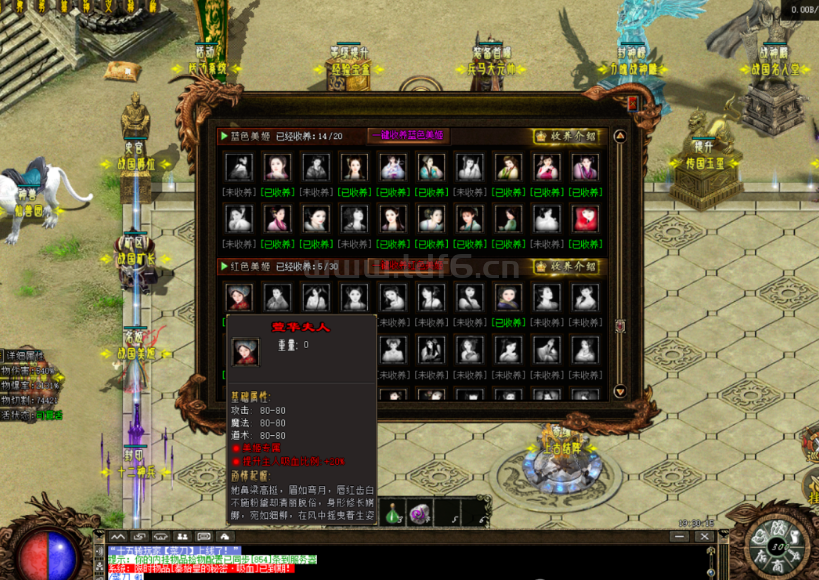Click the one-key adopt red beauties button
The width and height of the screenshot is (819, 580).
click(x=408, y=266)
